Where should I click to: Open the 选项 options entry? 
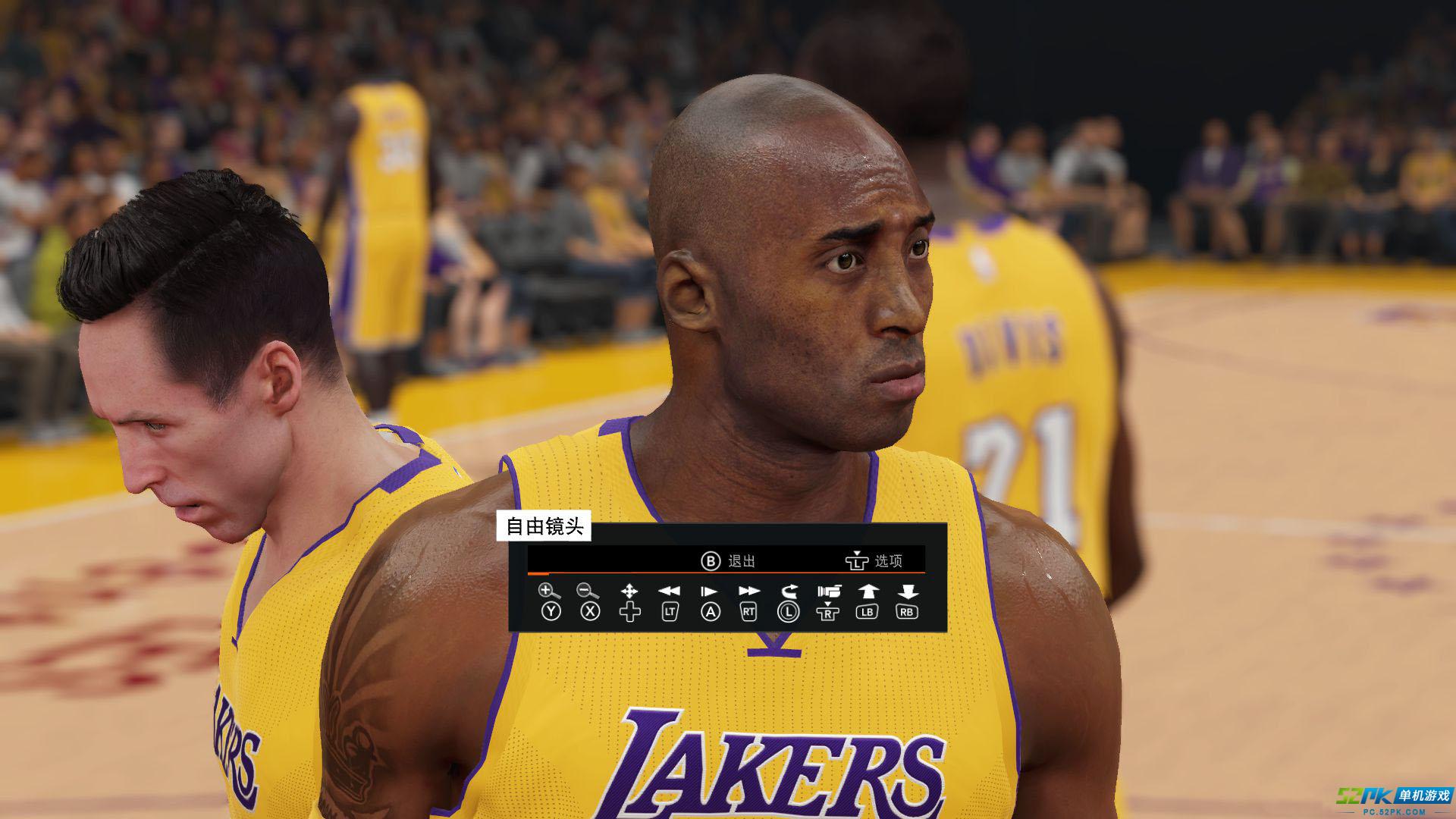[x=874, y=561]
